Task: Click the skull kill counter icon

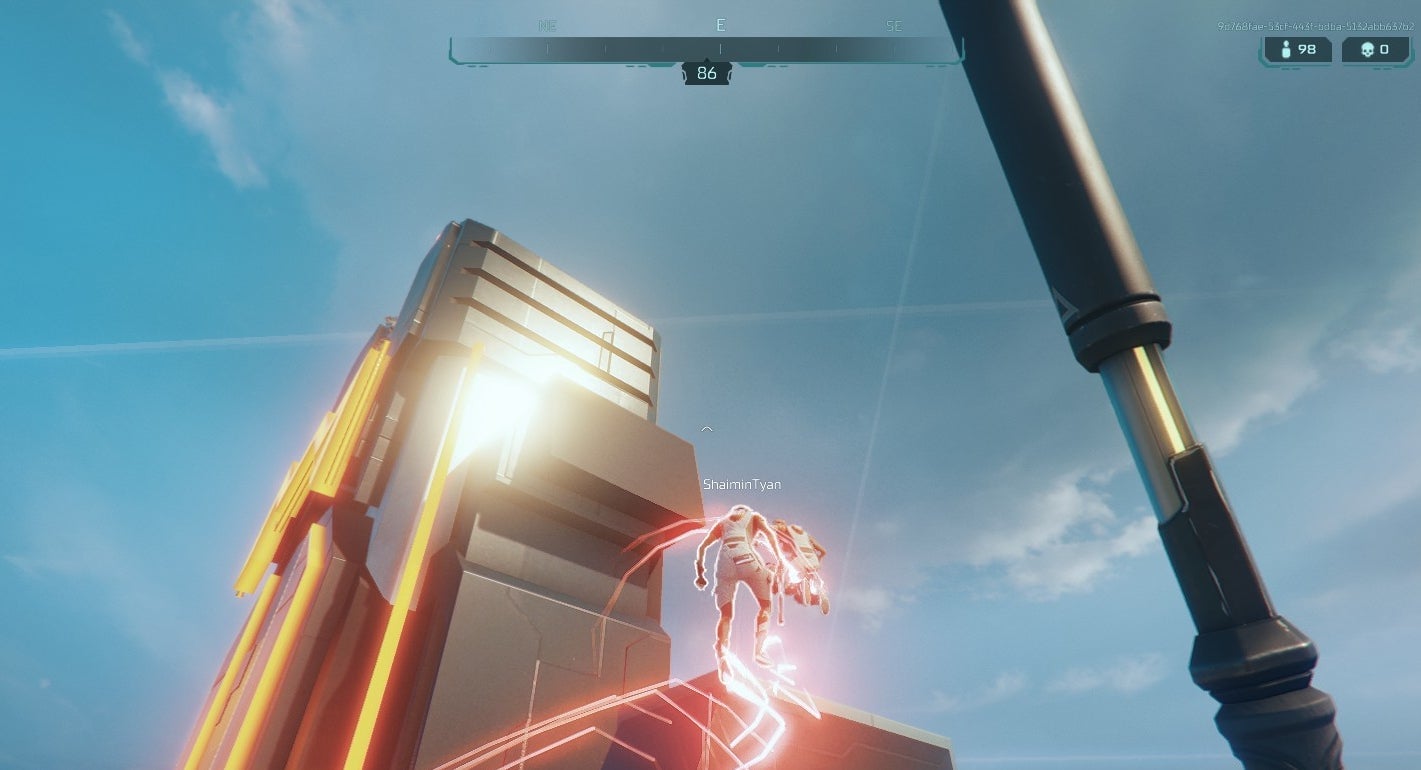Action: coord(1368,49)
